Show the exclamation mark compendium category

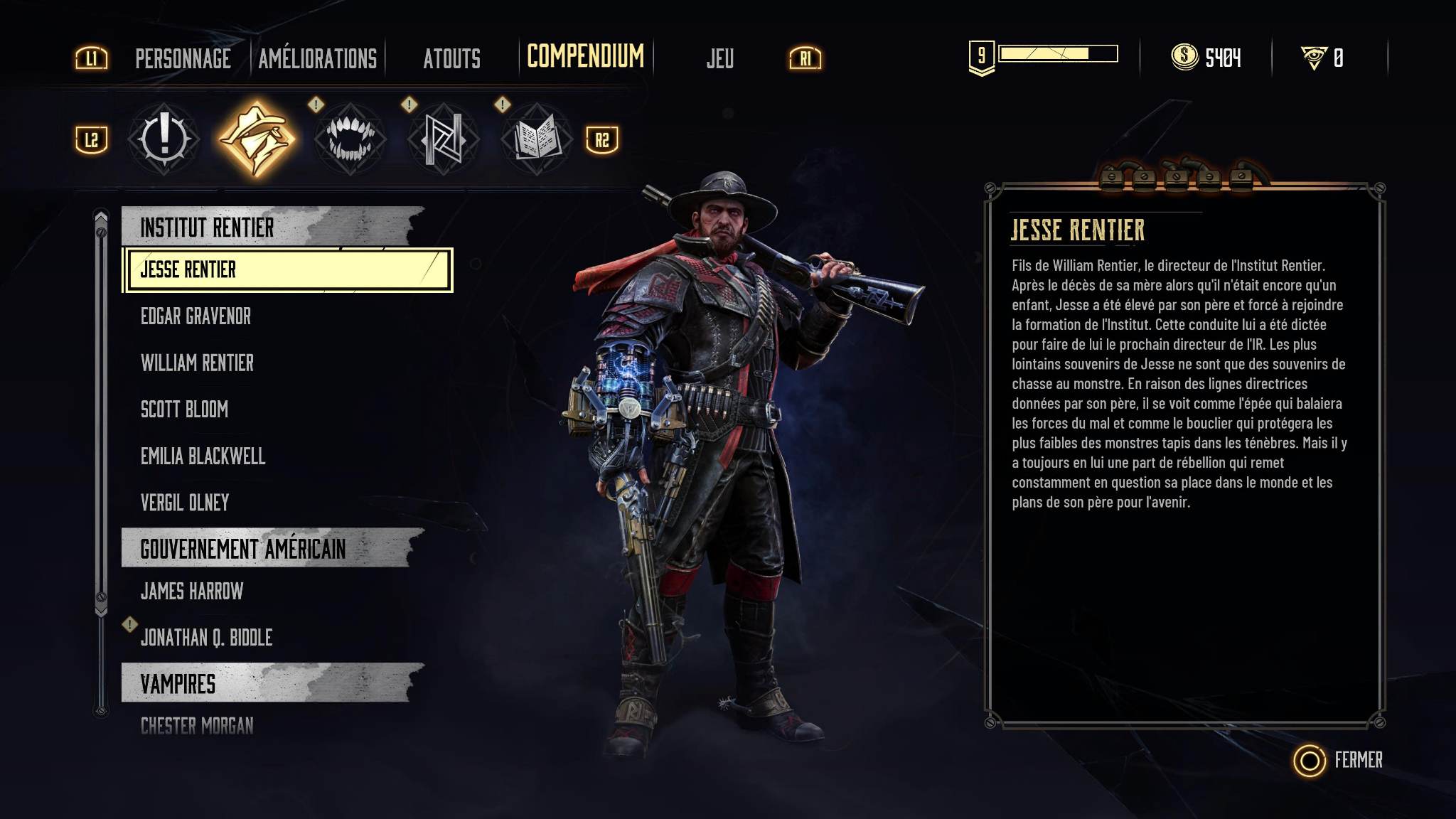[x=164, y=139]
